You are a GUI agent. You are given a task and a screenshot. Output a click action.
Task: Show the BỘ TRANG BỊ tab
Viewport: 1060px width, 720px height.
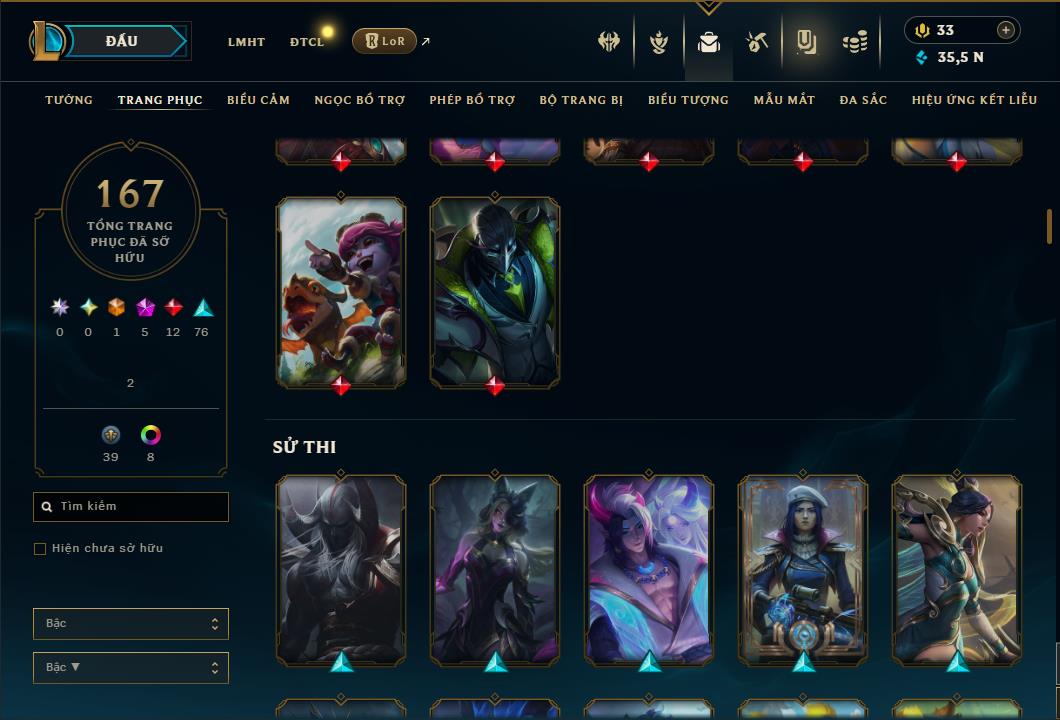click(x=581, y=100)
